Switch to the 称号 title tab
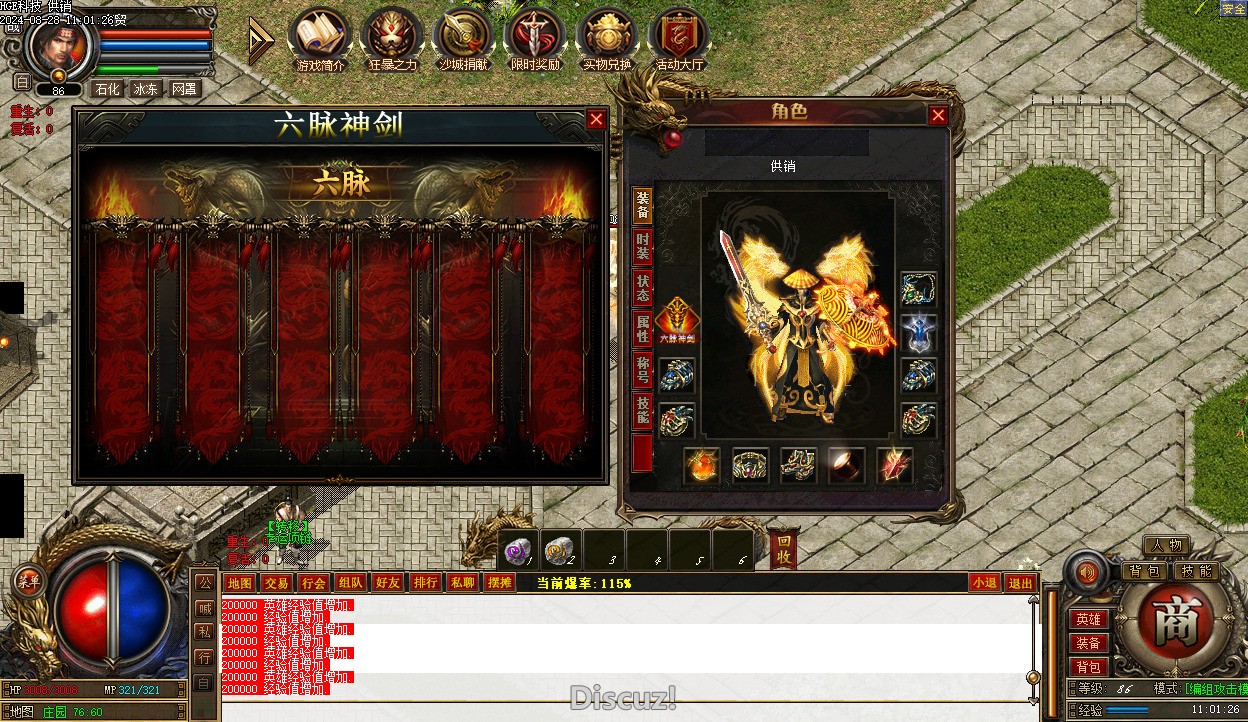1248x722 pixels. pyautogui.click(x=642, y=371)
